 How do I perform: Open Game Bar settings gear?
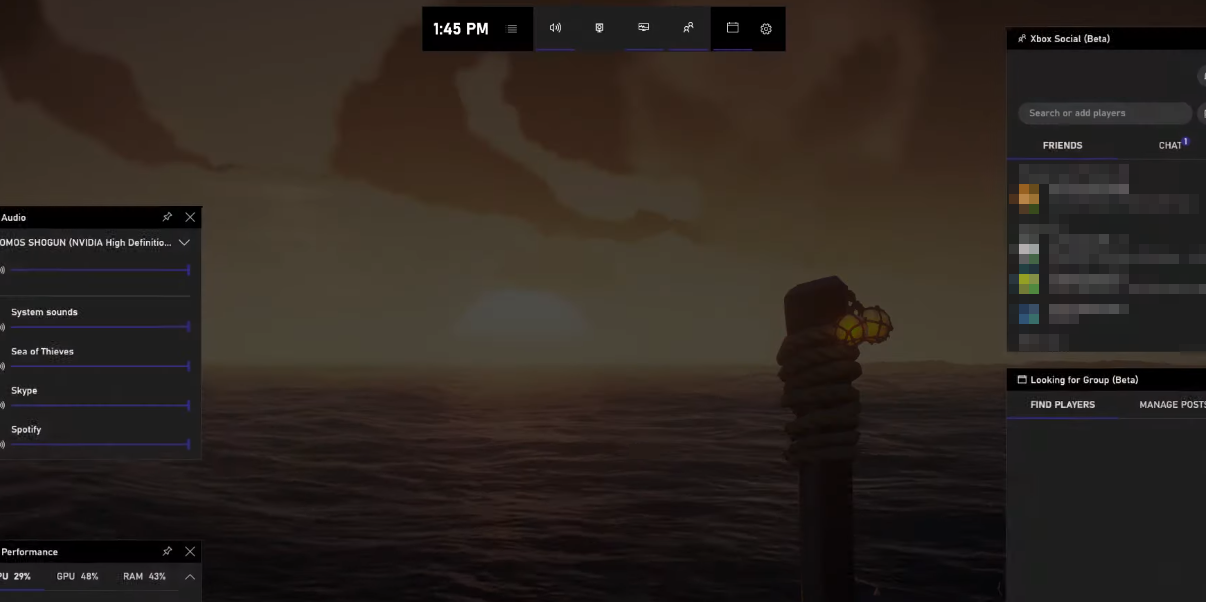(766, 29)
